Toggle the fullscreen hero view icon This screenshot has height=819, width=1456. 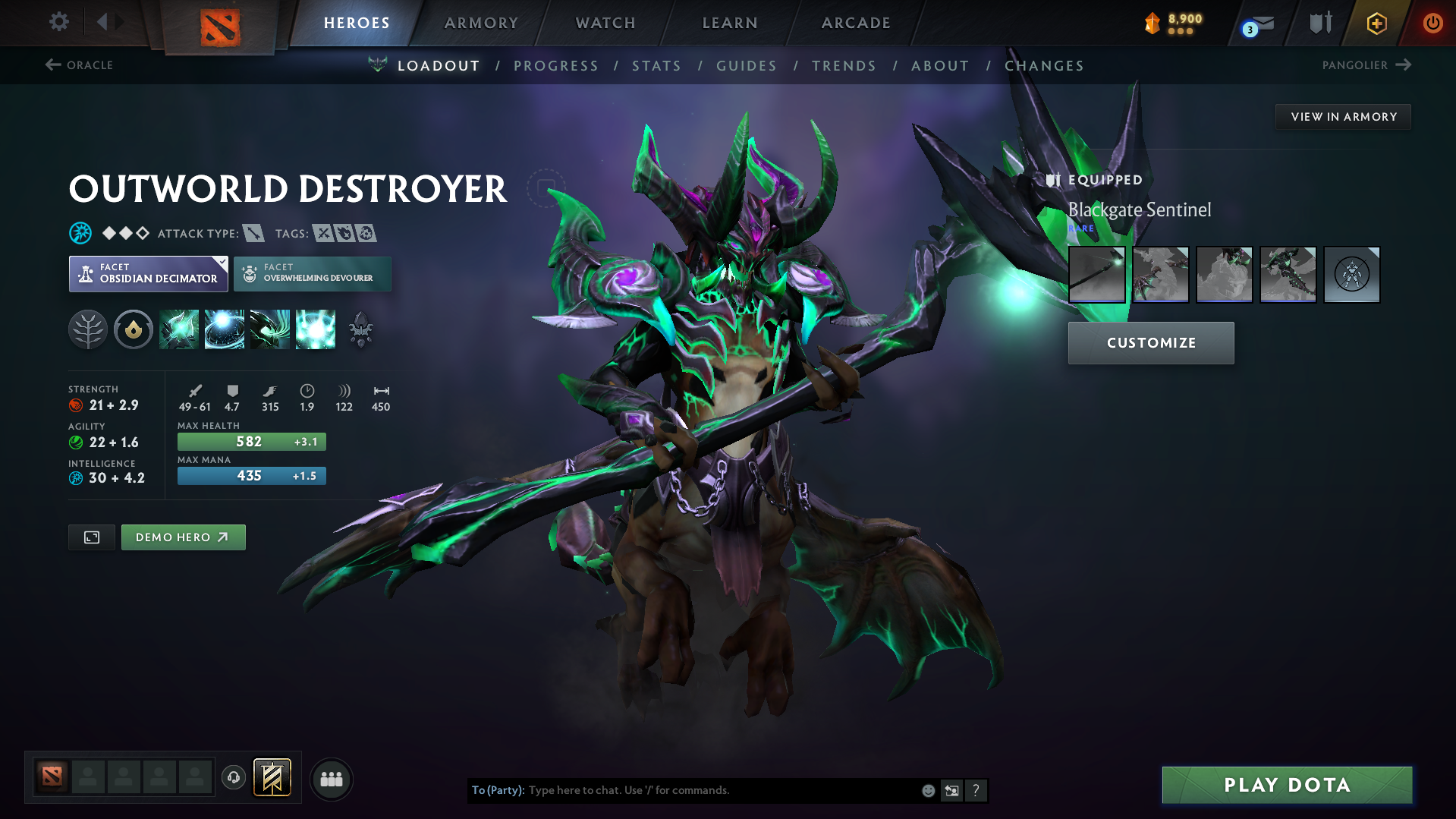pyautogui.click(x=91, y=537)
